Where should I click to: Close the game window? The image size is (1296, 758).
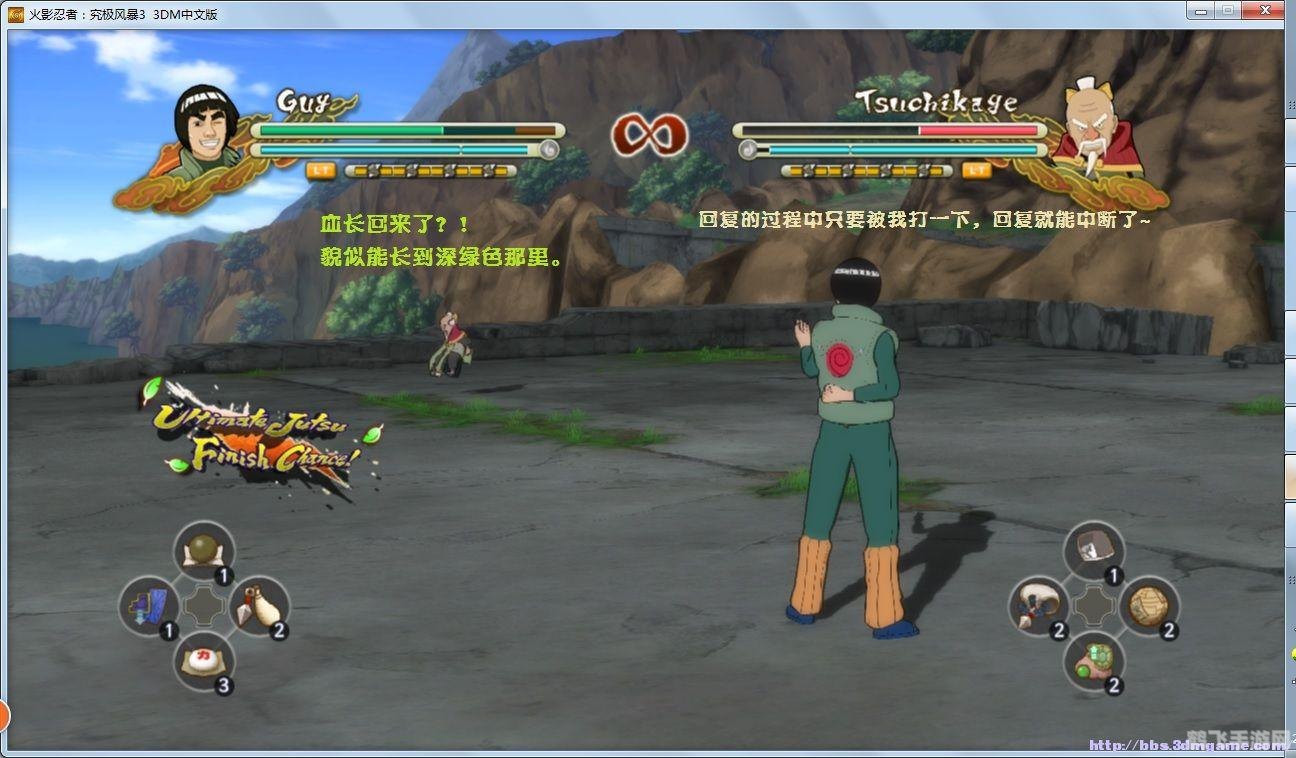(1262, 10)
